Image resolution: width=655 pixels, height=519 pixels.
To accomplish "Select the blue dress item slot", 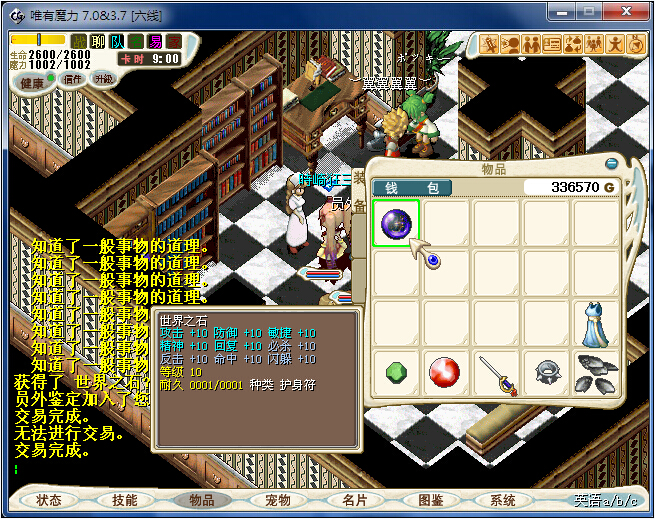I will (x=596, y=324).
